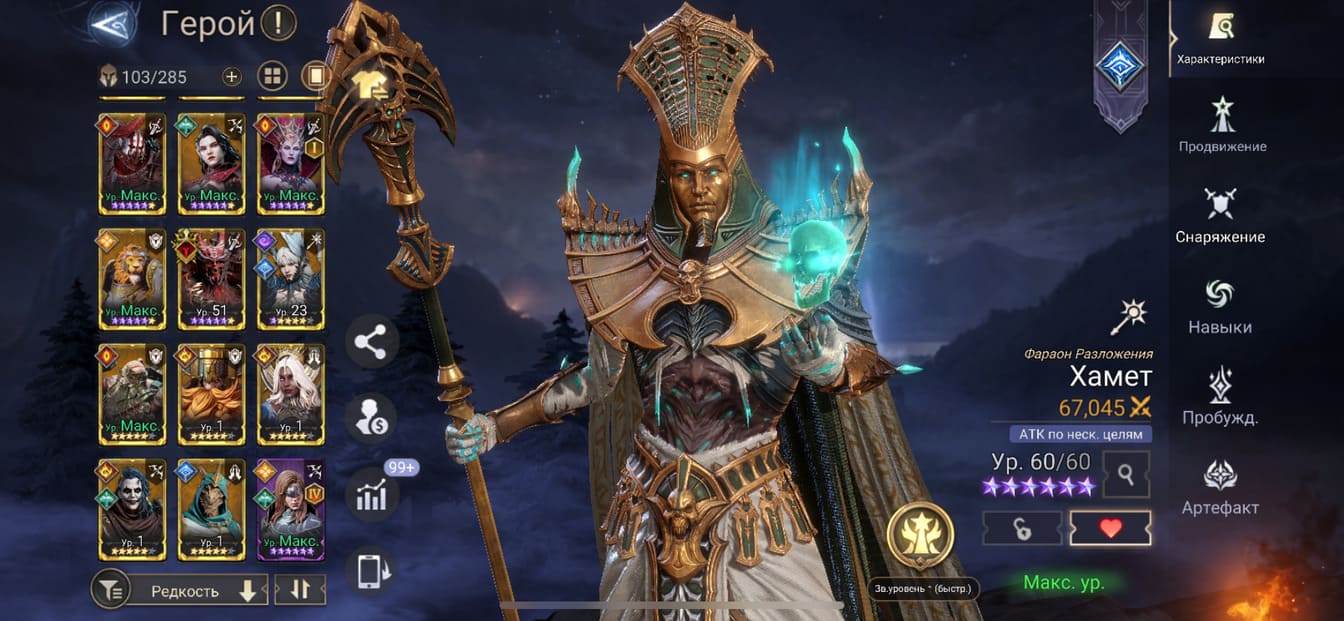Viewport: 1344px width, 621px height.
Task: Toggle the hero lock icon
Action: click(x=1022, y=529)
